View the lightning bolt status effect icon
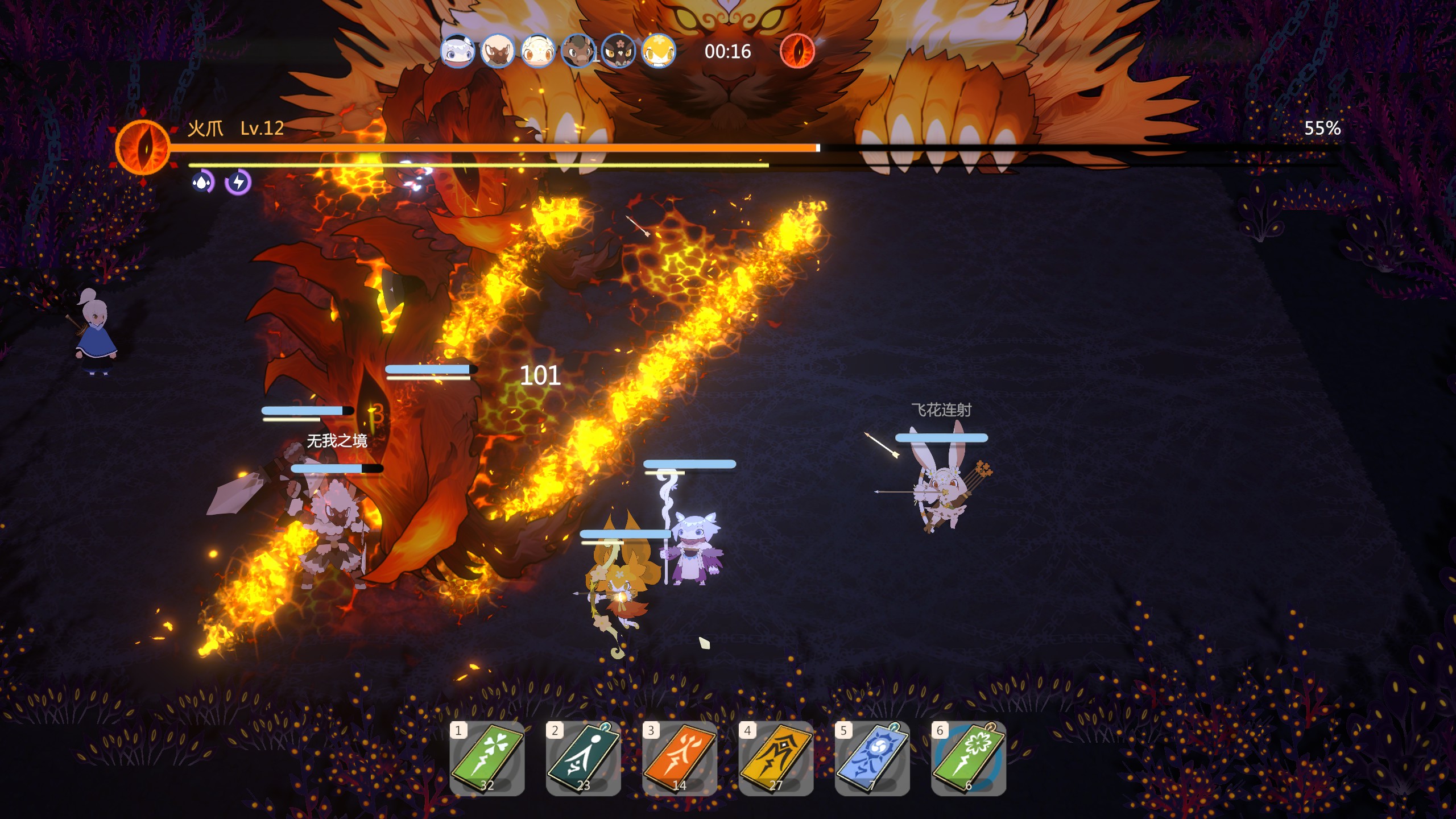Screen dimensions: 1456x819 point(238,183)
